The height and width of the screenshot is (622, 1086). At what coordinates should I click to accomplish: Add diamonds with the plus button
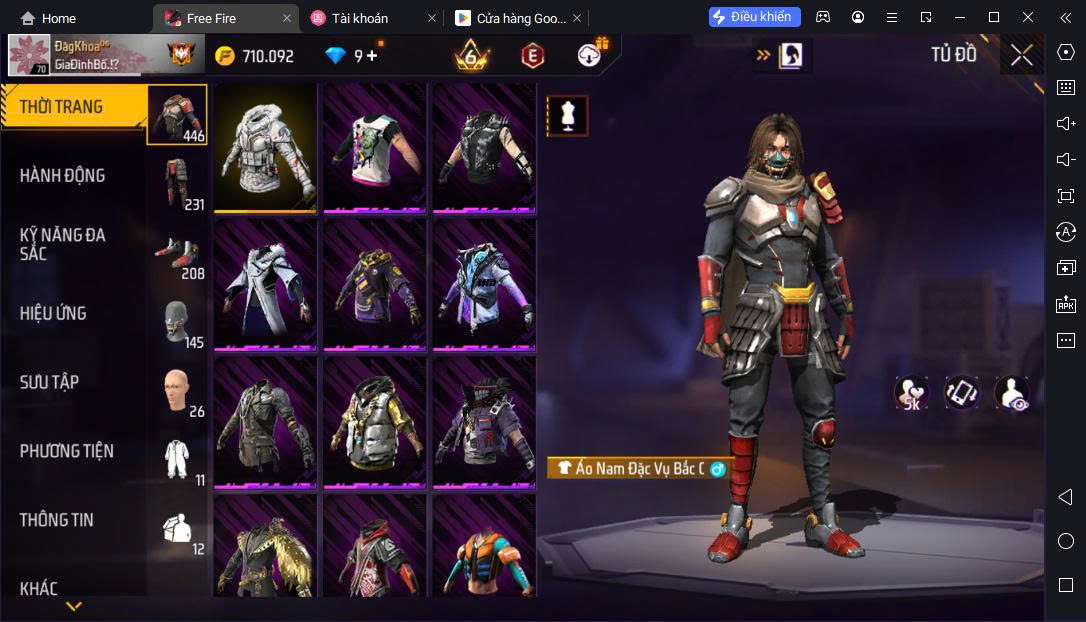(373, 56)
